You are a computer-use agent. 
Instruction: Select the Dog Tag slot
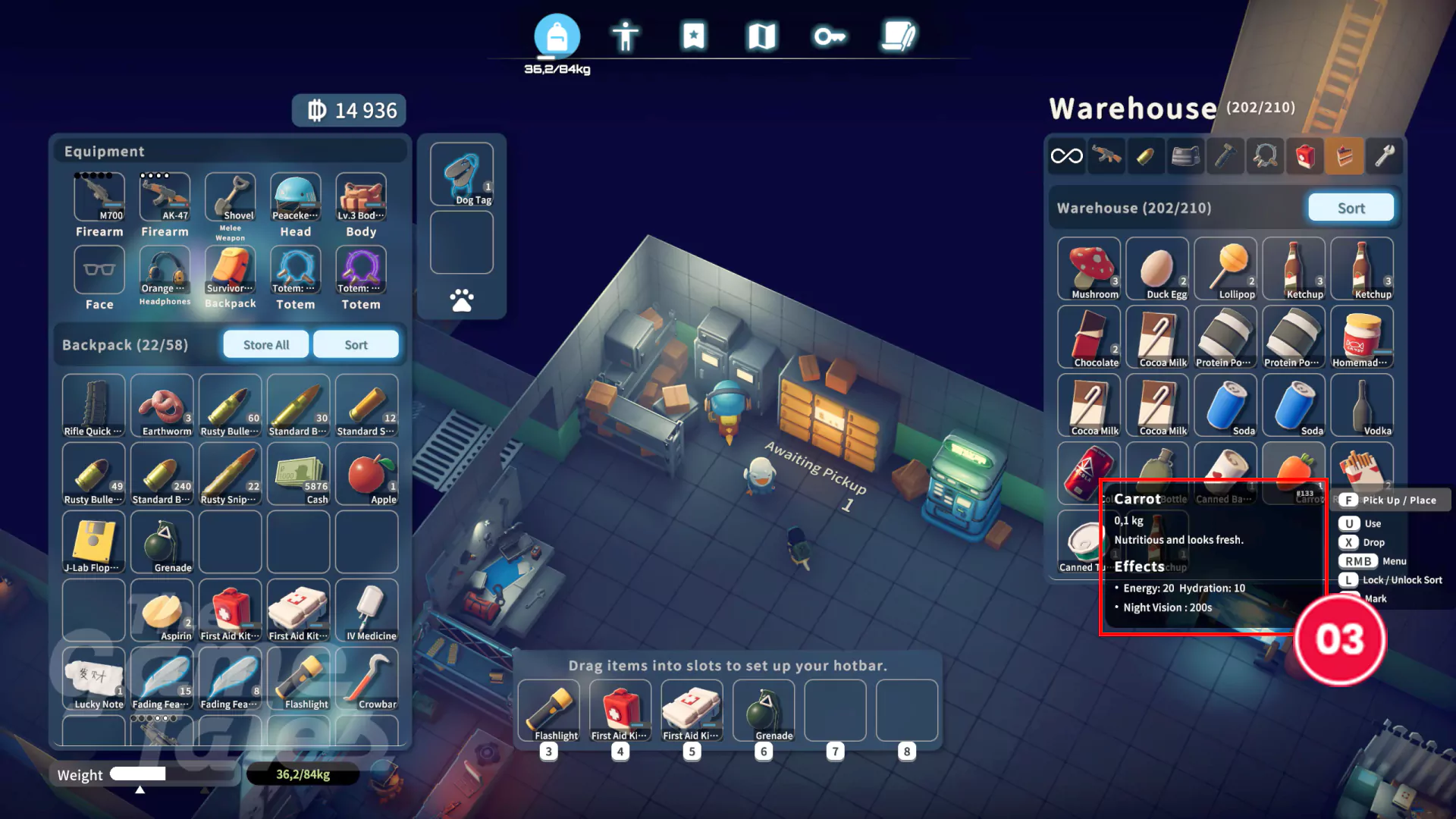pos(462,174)
